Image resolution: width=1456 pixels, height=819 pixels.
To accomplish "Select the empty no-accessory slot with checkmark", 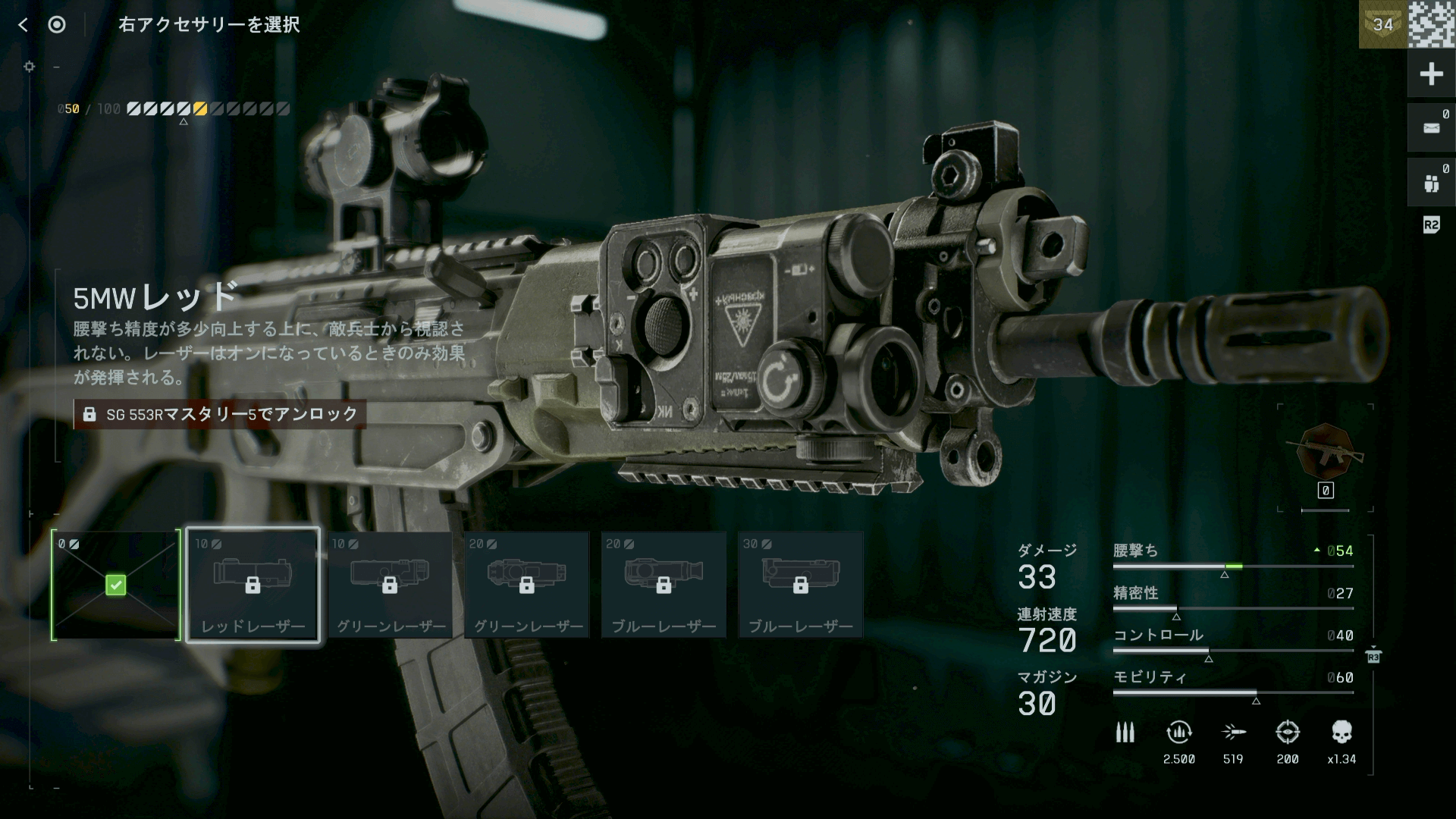I will click(116, 585).
